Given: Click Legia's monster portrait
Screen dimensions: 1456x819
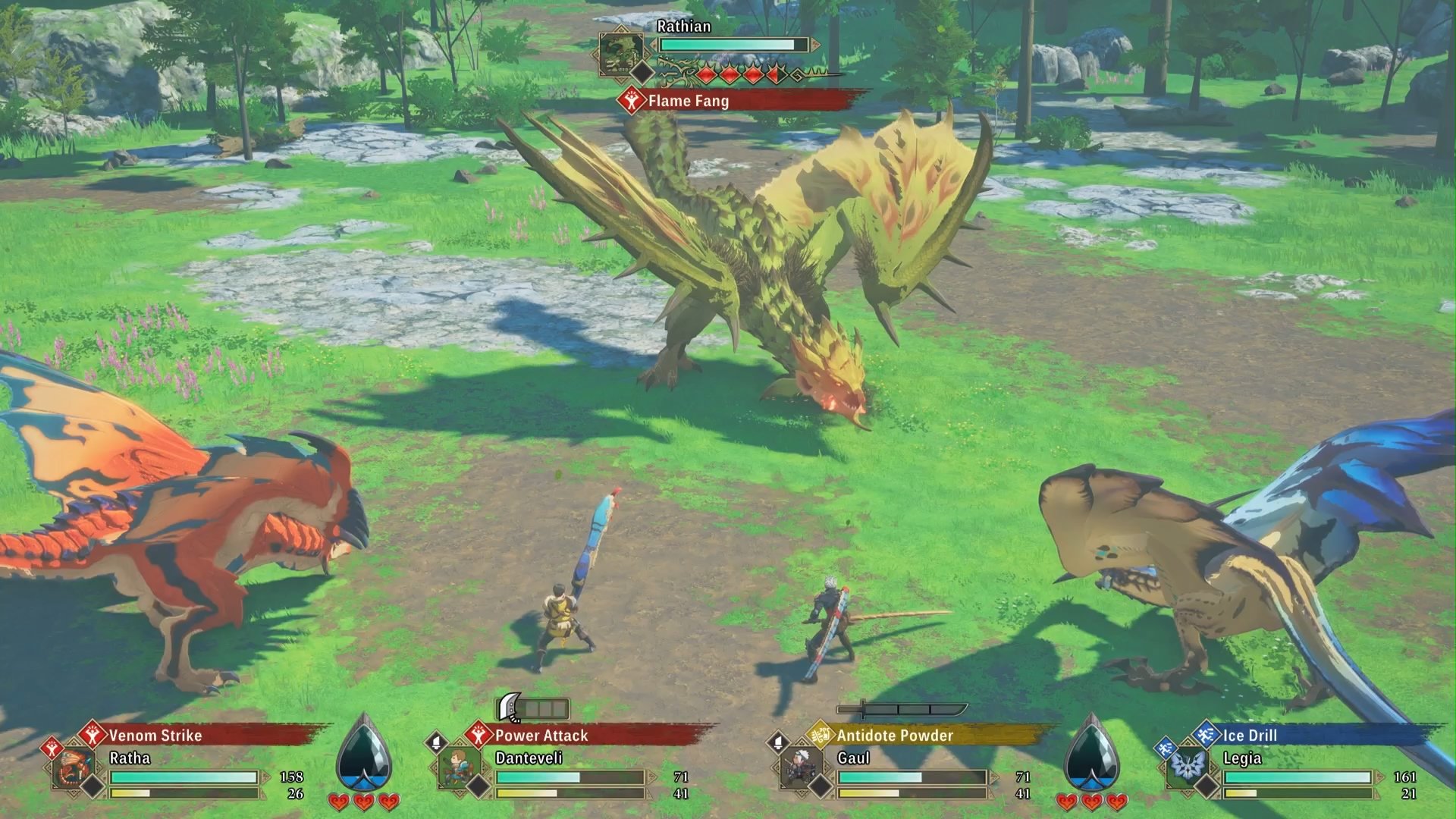Looking at the screenshot, I should coord(1185,768).
